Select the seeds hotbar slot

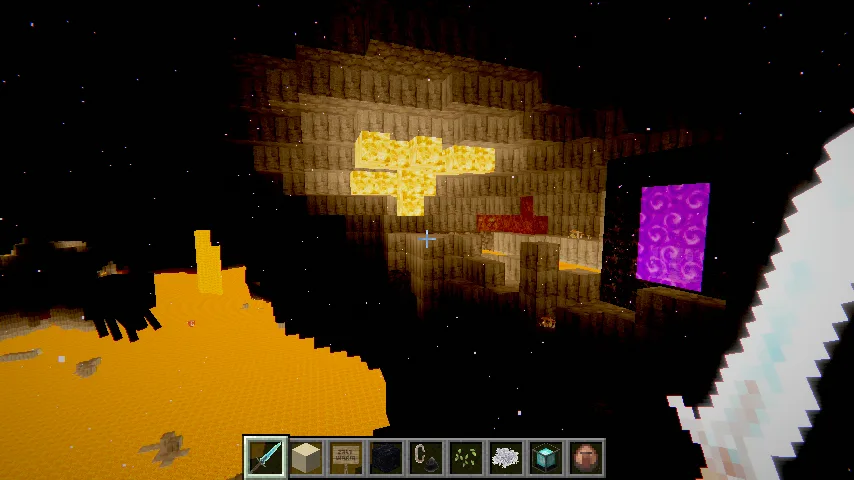coord(466,457)
